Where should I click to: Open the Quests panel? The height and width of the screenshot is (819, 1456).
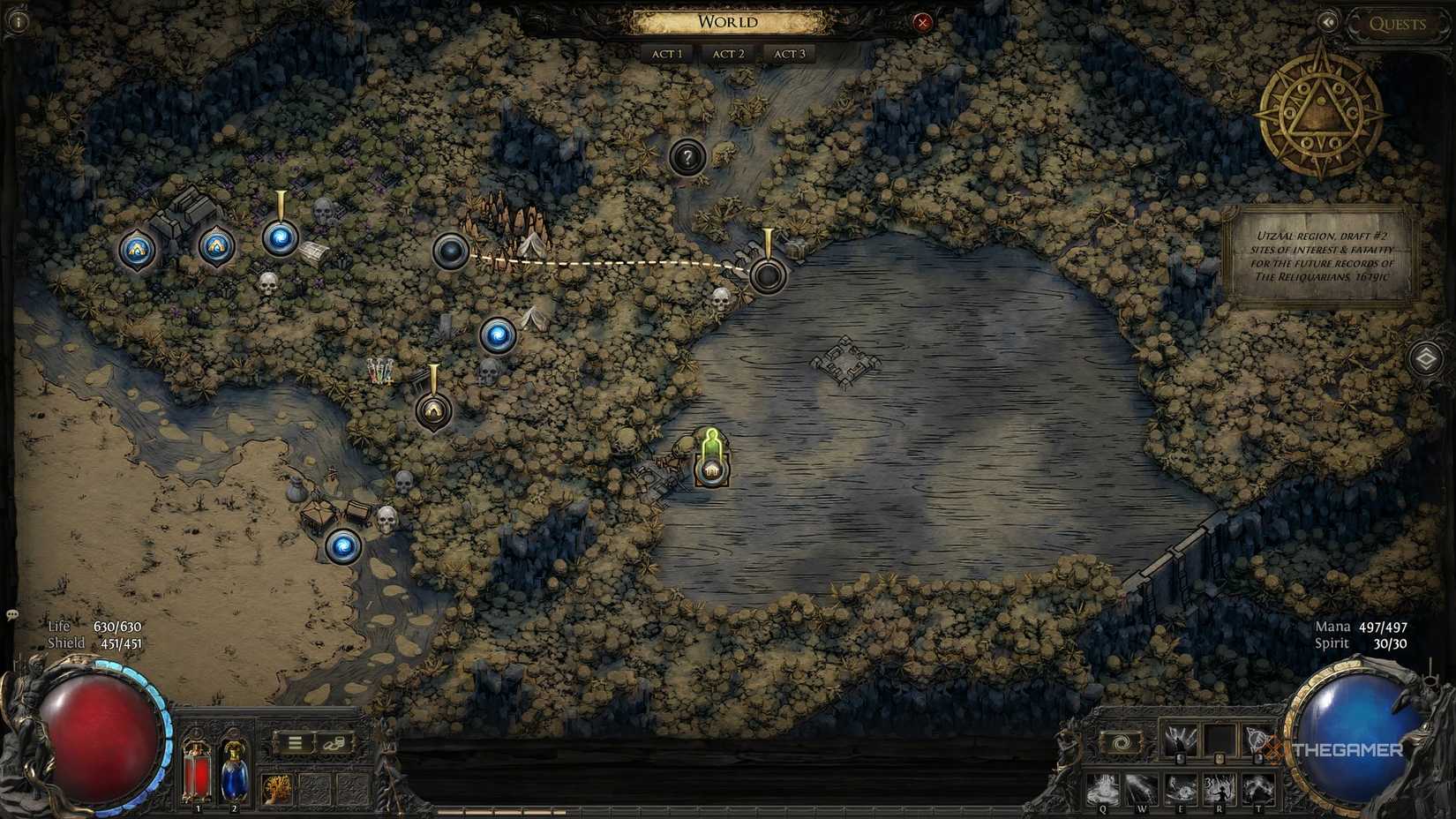[1397, 24]
